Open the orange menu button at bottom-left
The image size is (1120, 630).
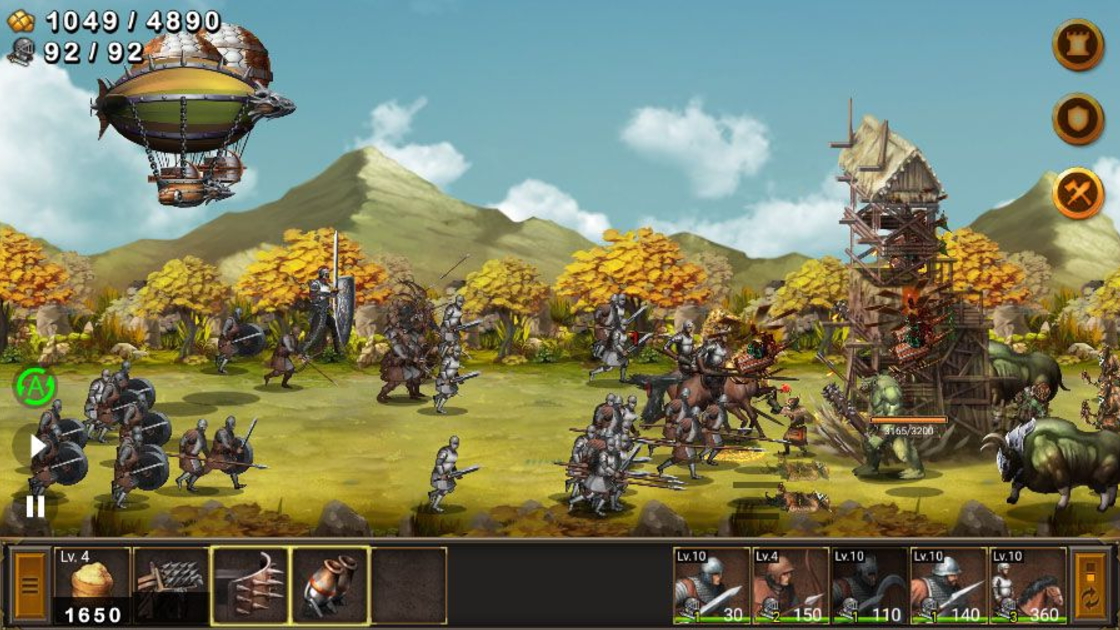click(30, 585)
